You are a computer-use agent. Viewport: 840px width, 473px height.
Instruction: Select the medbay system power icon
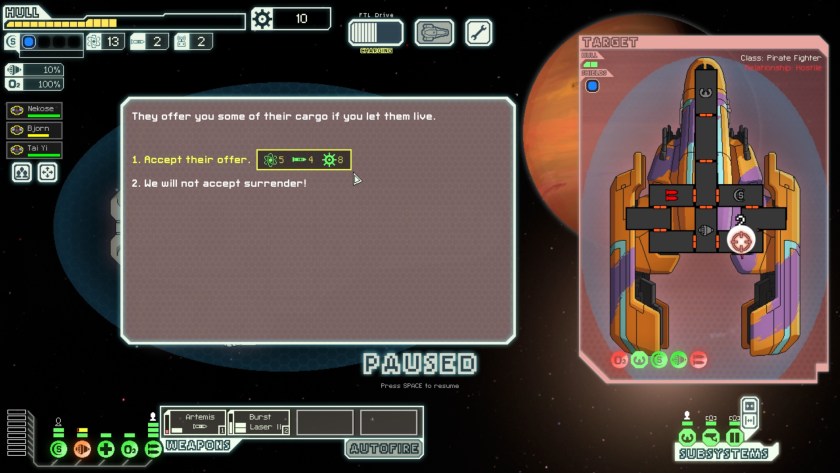click(x=106, y=449)
